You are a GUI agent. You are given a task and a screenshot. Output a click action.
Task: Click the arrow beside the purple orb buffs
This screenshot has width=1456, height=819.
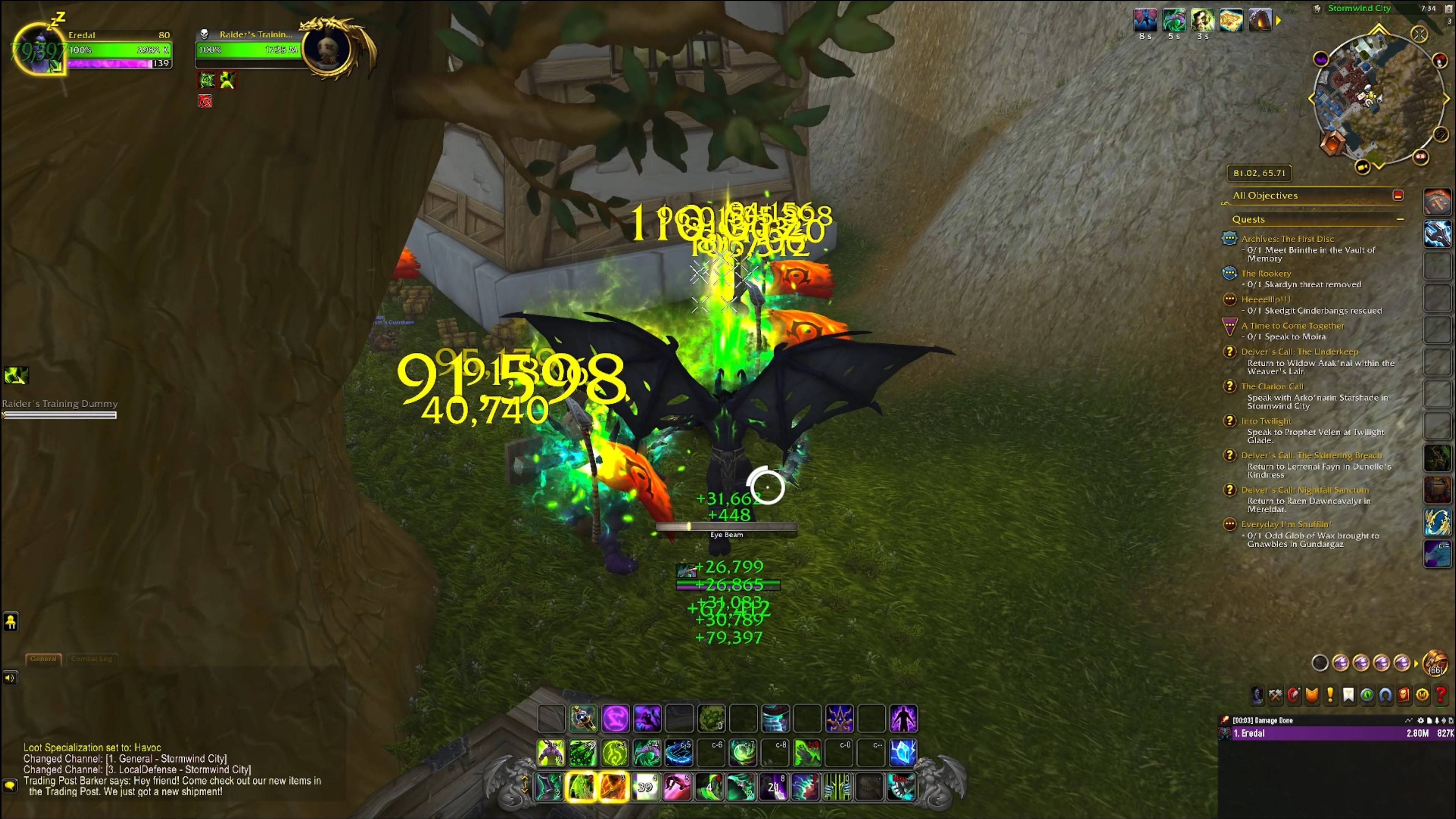[1416, 663]
